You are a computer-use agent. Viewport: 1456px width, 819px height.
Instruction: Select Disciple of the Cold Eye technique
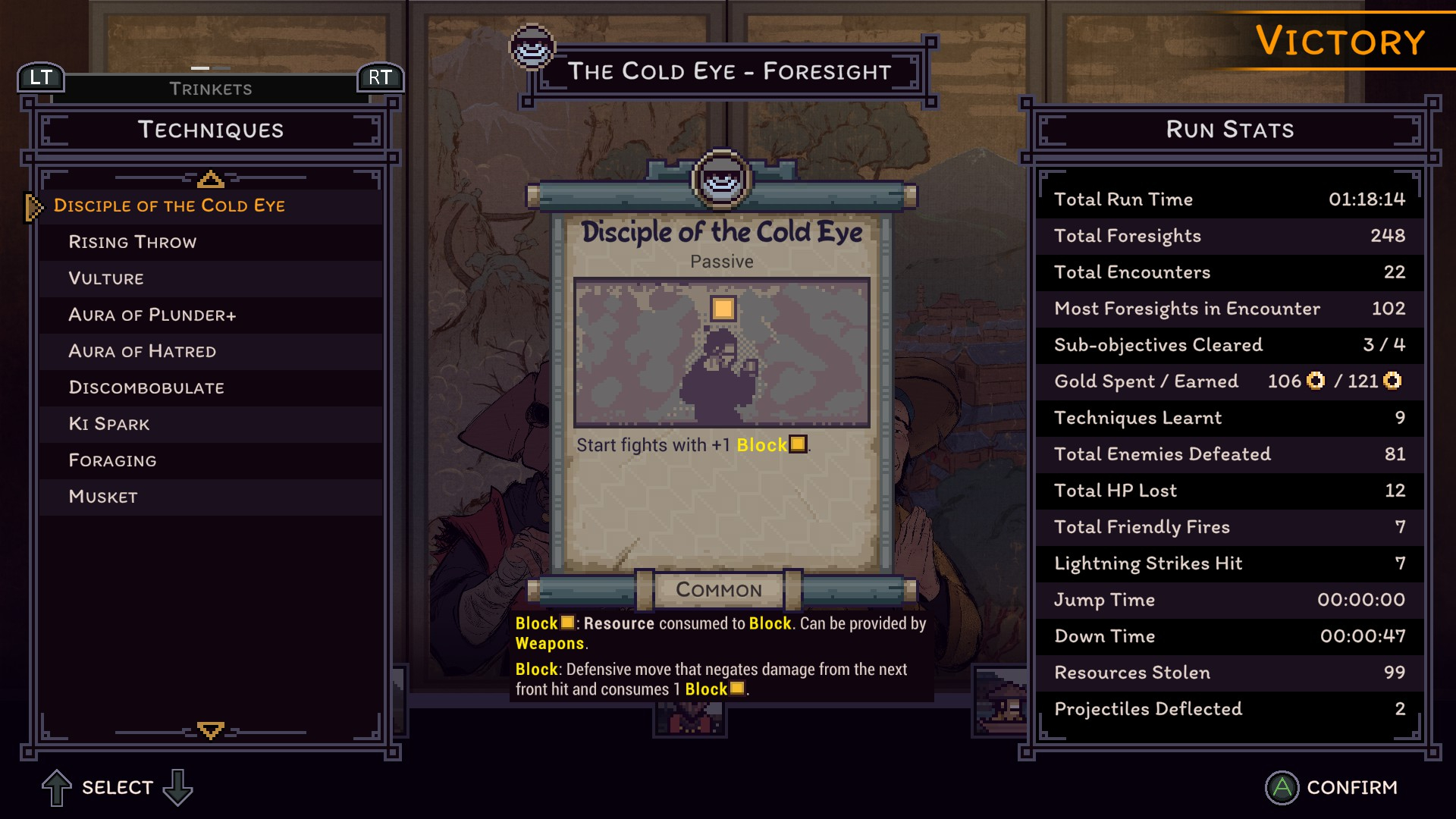pyautogui.click(x=169, y=206)
